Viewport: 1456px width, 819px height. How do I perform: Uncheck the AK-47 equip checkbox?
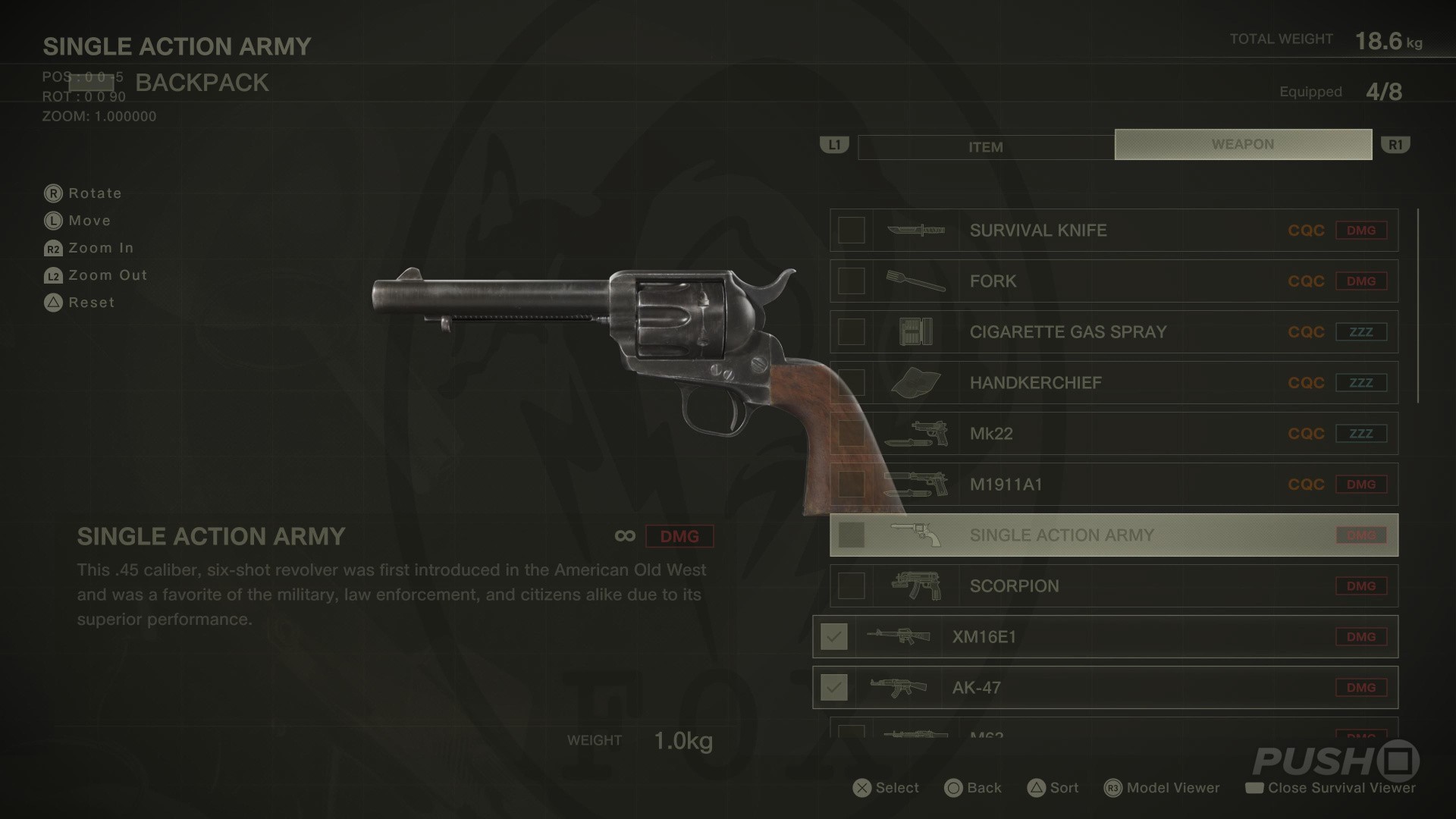[834, 688]
